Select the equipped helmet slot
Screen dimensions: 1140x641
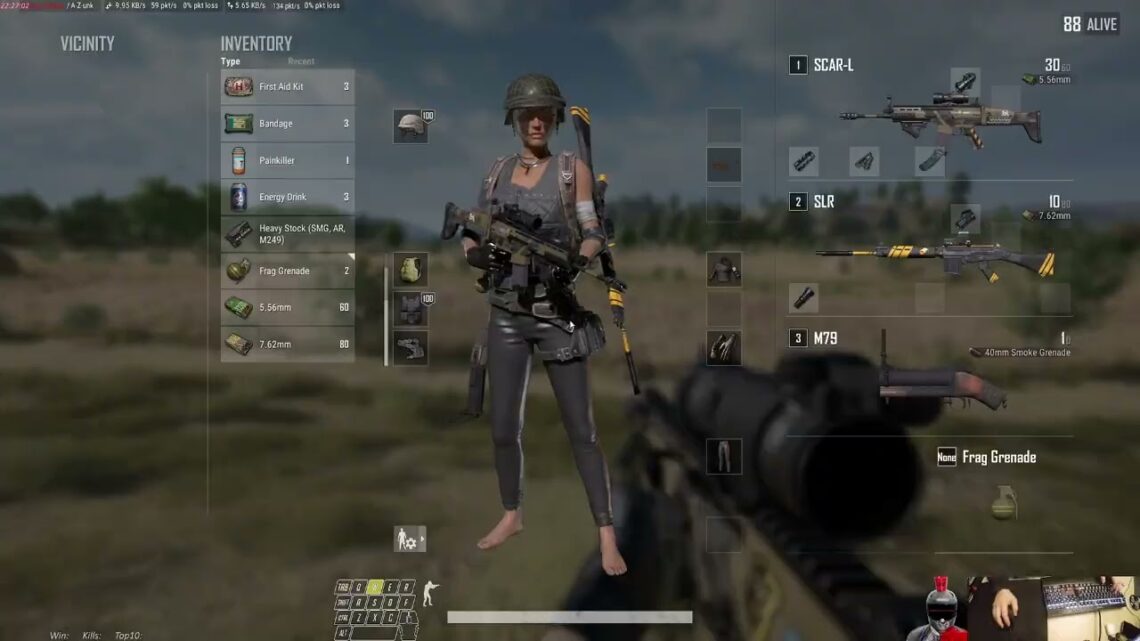[410, 126]
